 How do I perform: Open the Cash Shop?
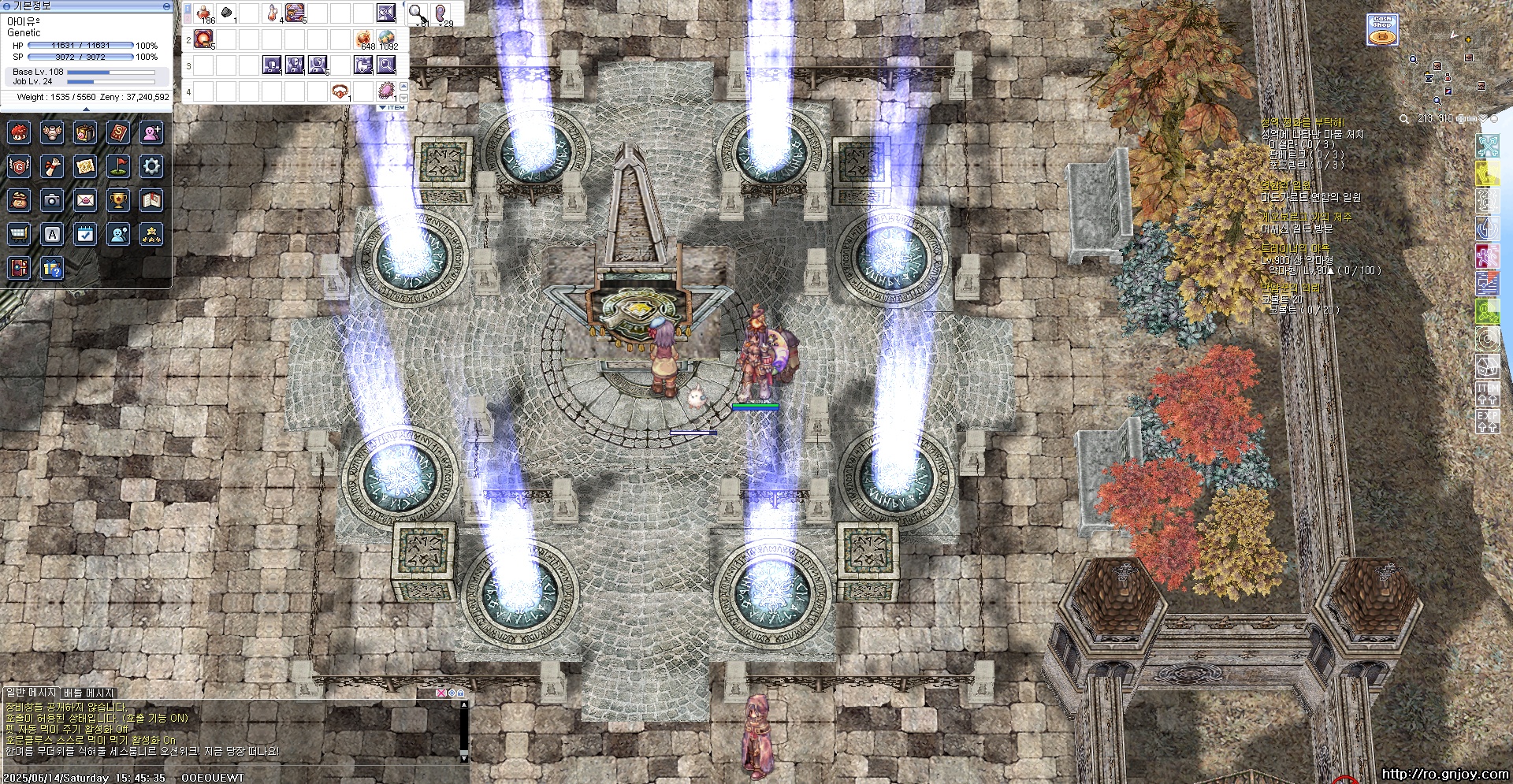coord(1382,30)
